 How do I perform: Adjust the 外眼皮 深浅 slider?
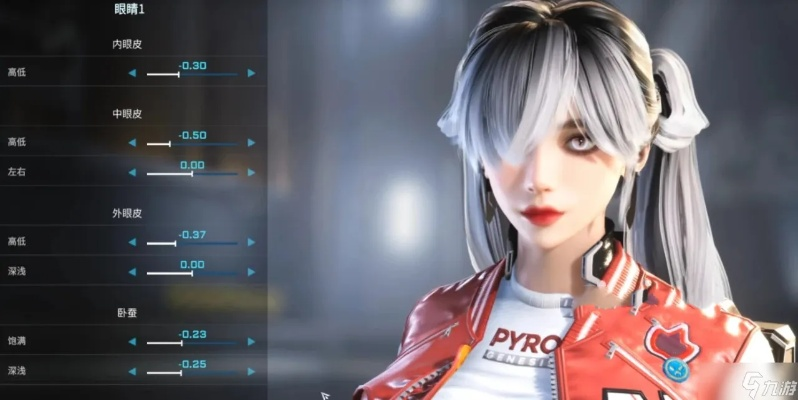point(192,273)
